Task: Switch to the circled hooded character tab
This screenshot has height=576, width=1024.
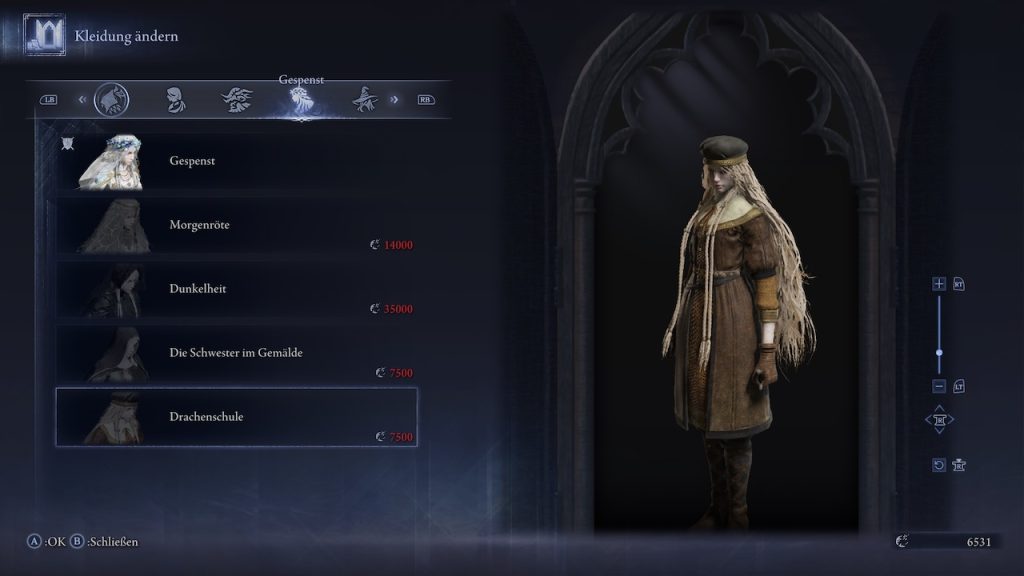Action: click(x=111, y=99)
